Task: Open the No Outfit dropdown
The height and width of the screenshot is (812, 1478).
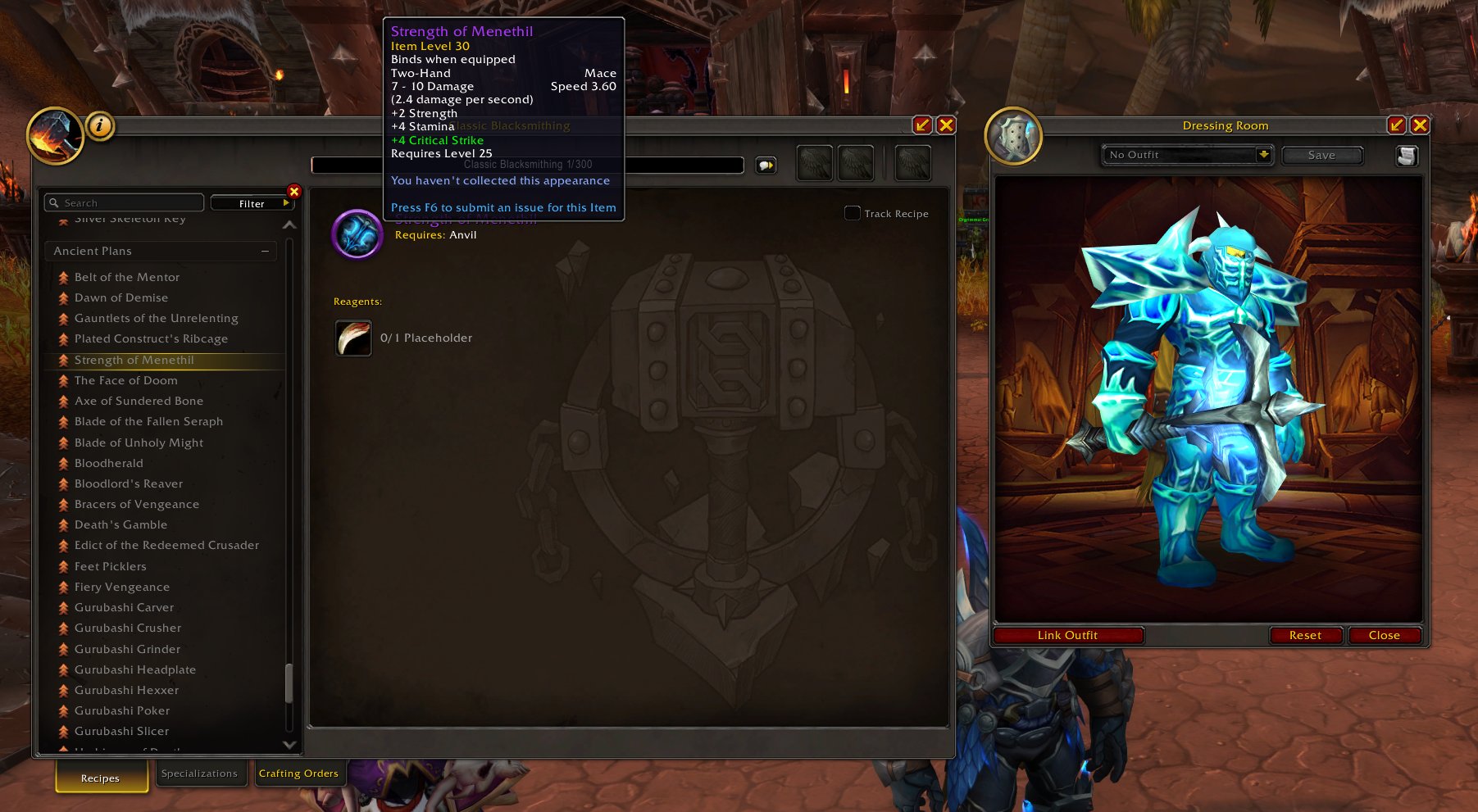Action: (1186, 154)
